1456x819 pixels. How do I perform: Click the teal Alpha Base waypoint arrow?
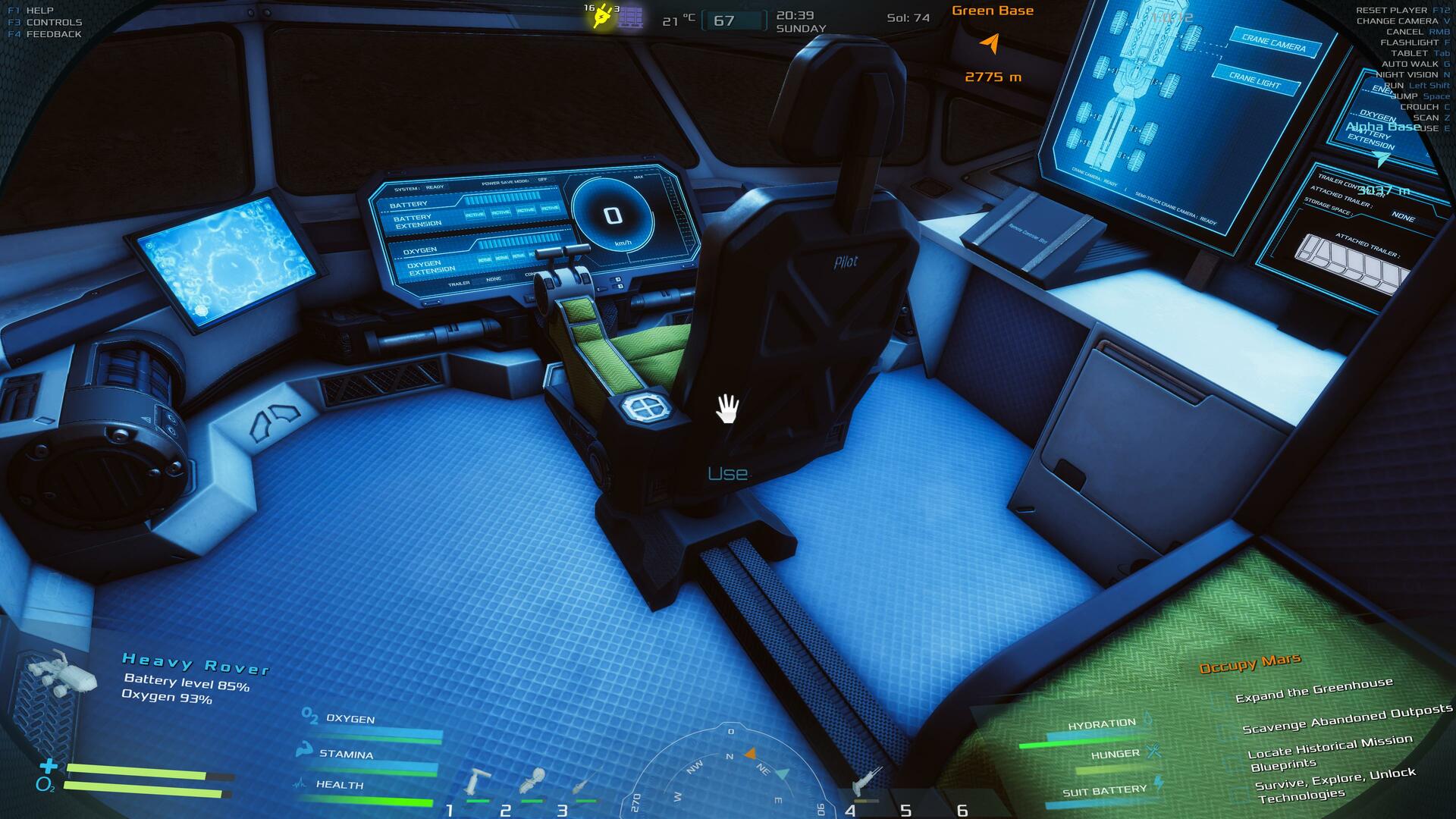point(1382,158)
